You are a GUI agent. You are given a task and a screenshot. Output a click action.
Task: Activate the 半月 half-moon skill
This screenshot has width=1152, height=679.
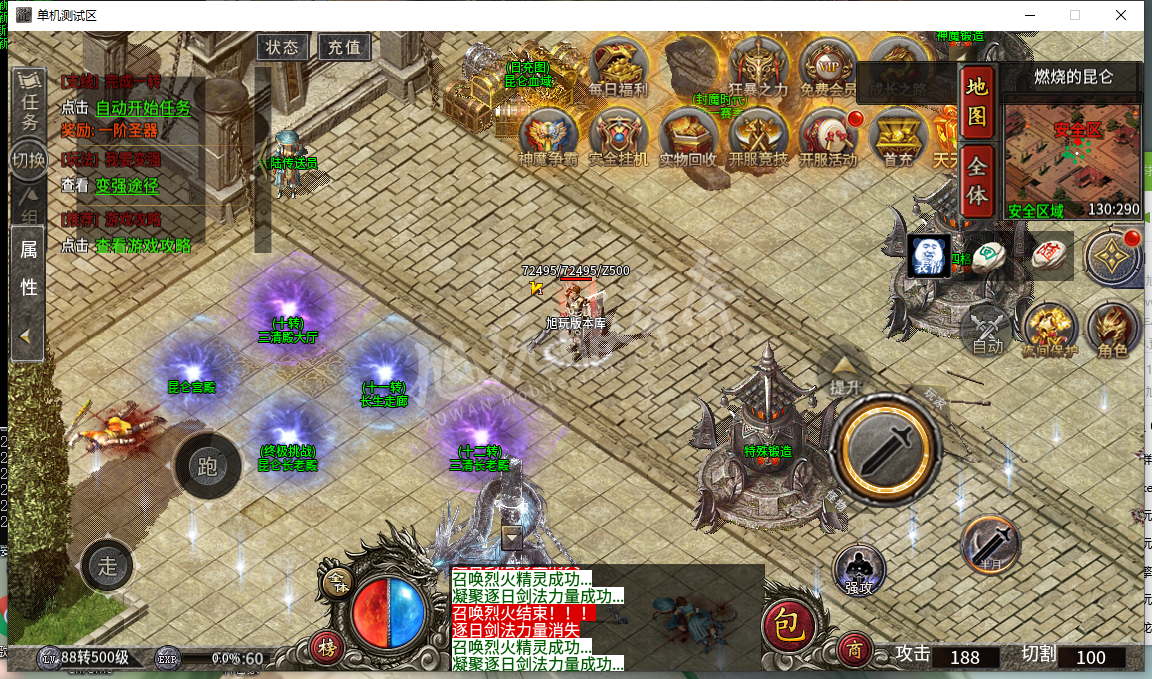(990, 546)
